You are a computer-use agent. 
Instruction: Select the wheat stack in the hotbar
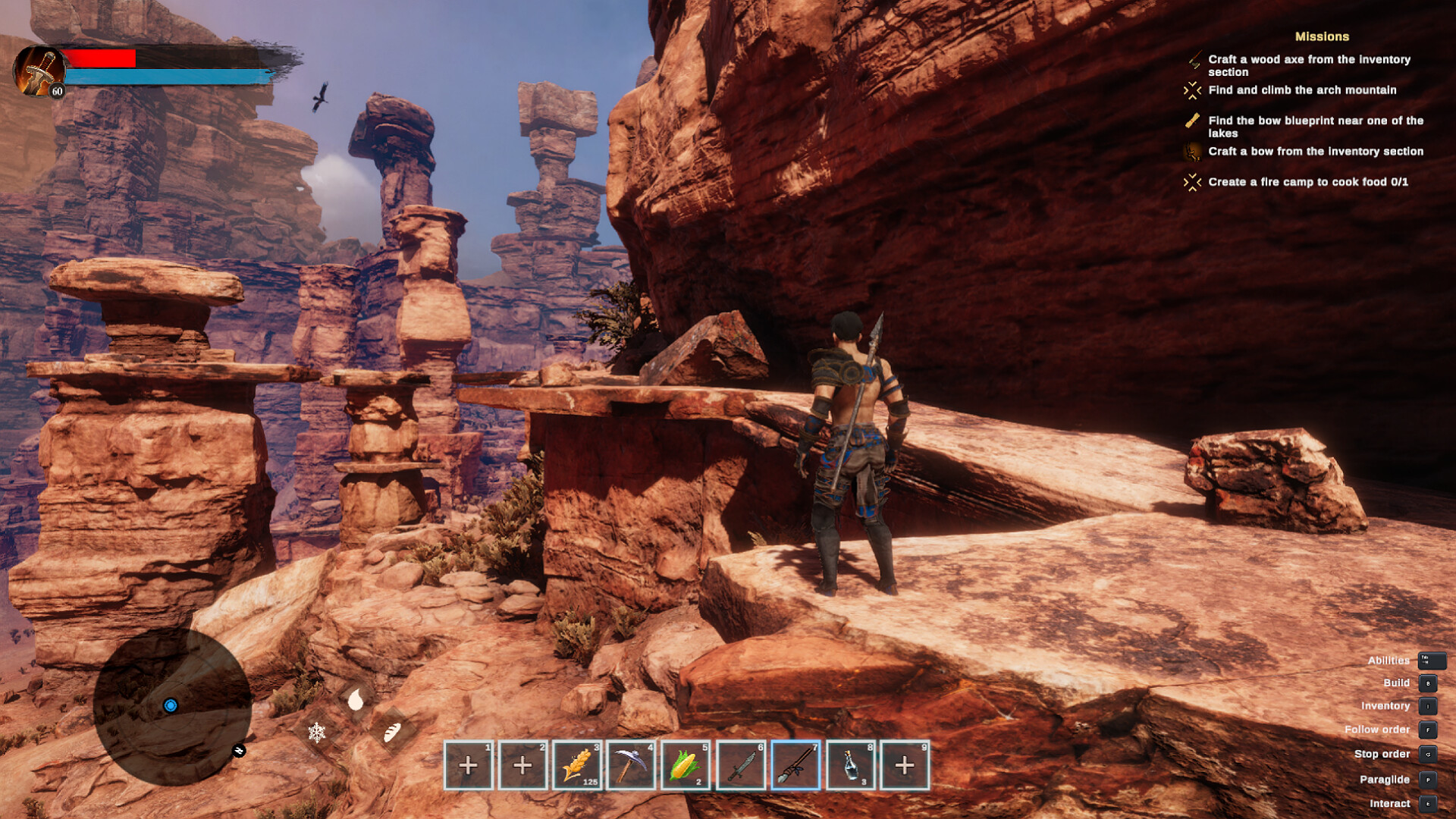point(577,765)
